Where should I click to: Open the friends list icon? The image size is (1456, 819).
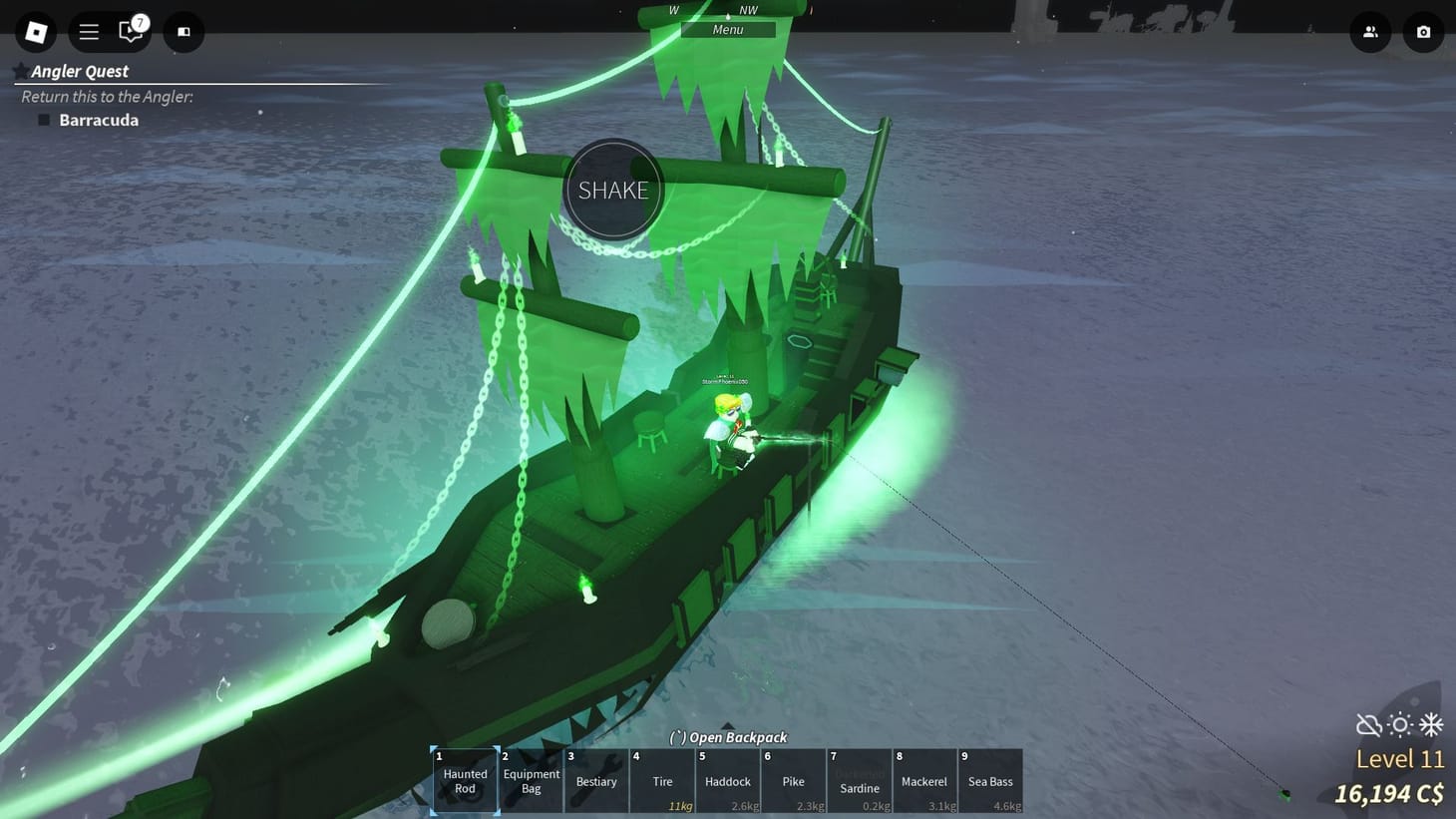(1370, 31)
